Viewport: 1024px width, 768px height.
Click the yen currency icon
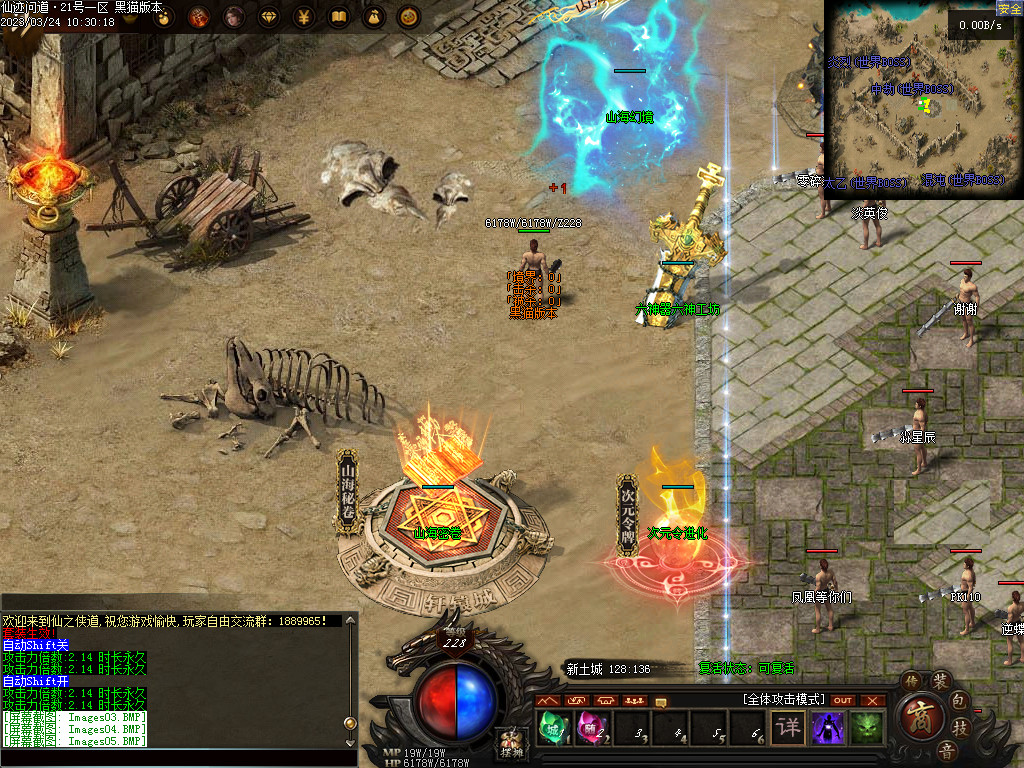pyautogui.click(x=305, y=17)
